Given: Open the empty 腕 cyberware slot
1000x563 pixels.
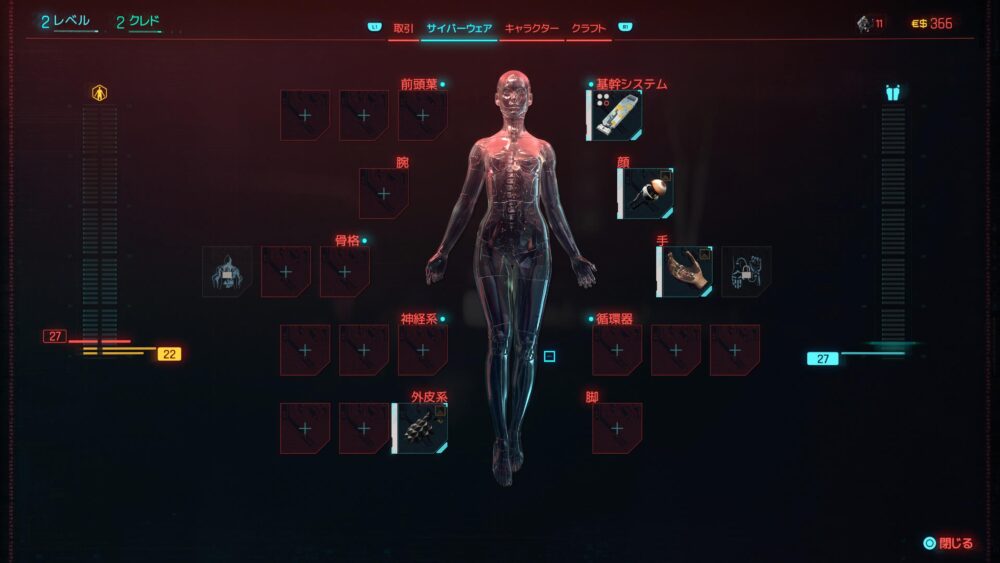Looking at the screenshot, I should point(384,193).
